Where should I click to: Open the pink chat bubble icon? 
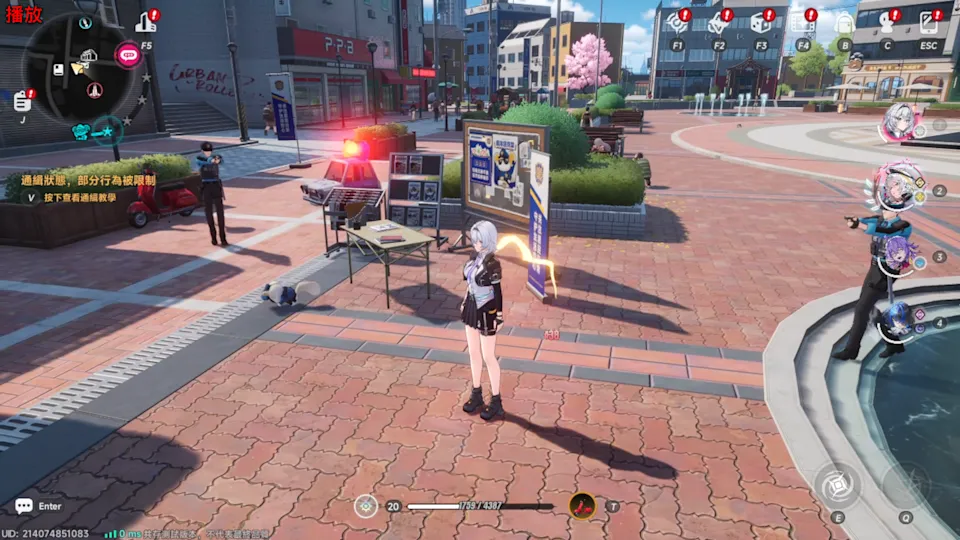point(127,54)
